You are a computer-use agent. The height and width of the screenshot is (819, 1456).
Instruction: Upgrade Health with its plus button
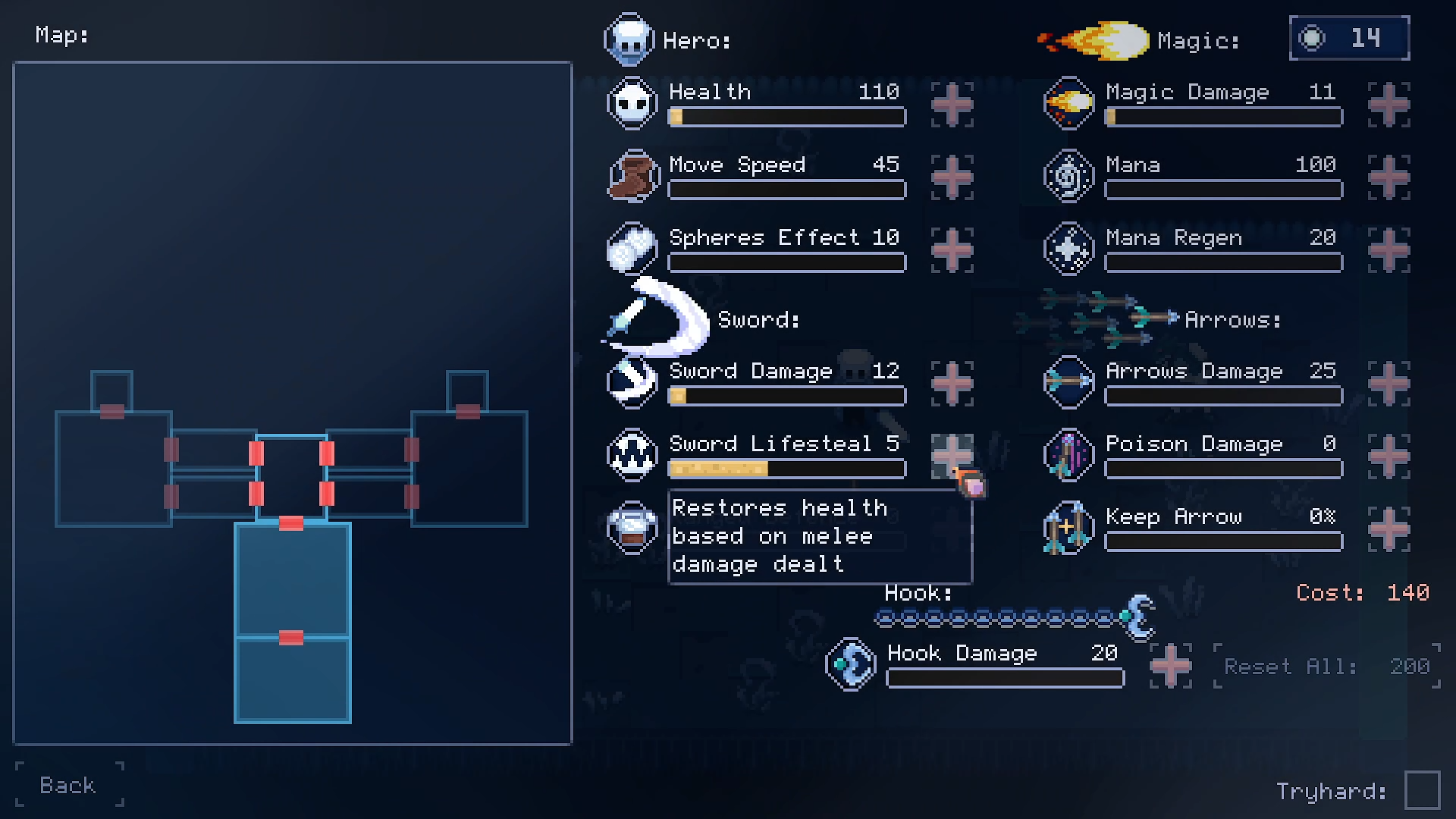(952, 104)
